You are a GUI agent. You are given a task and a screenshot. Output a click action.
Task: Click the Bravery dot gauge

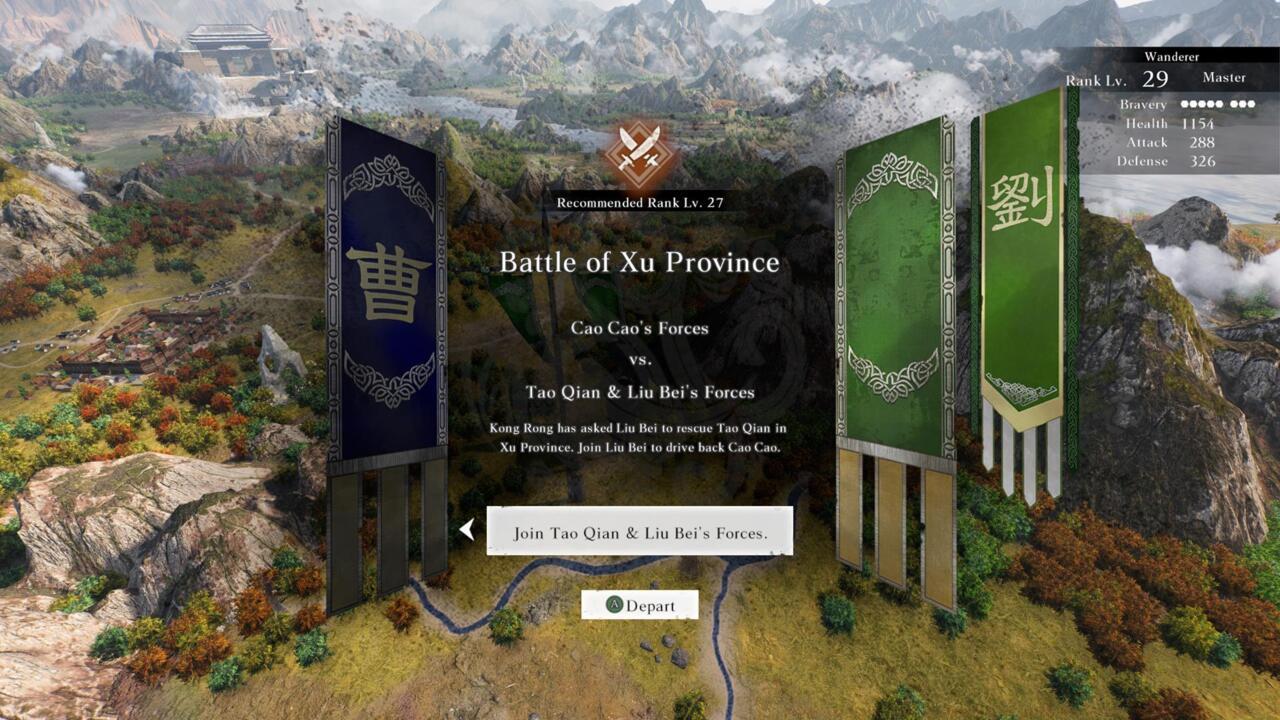click(1220, 104)
